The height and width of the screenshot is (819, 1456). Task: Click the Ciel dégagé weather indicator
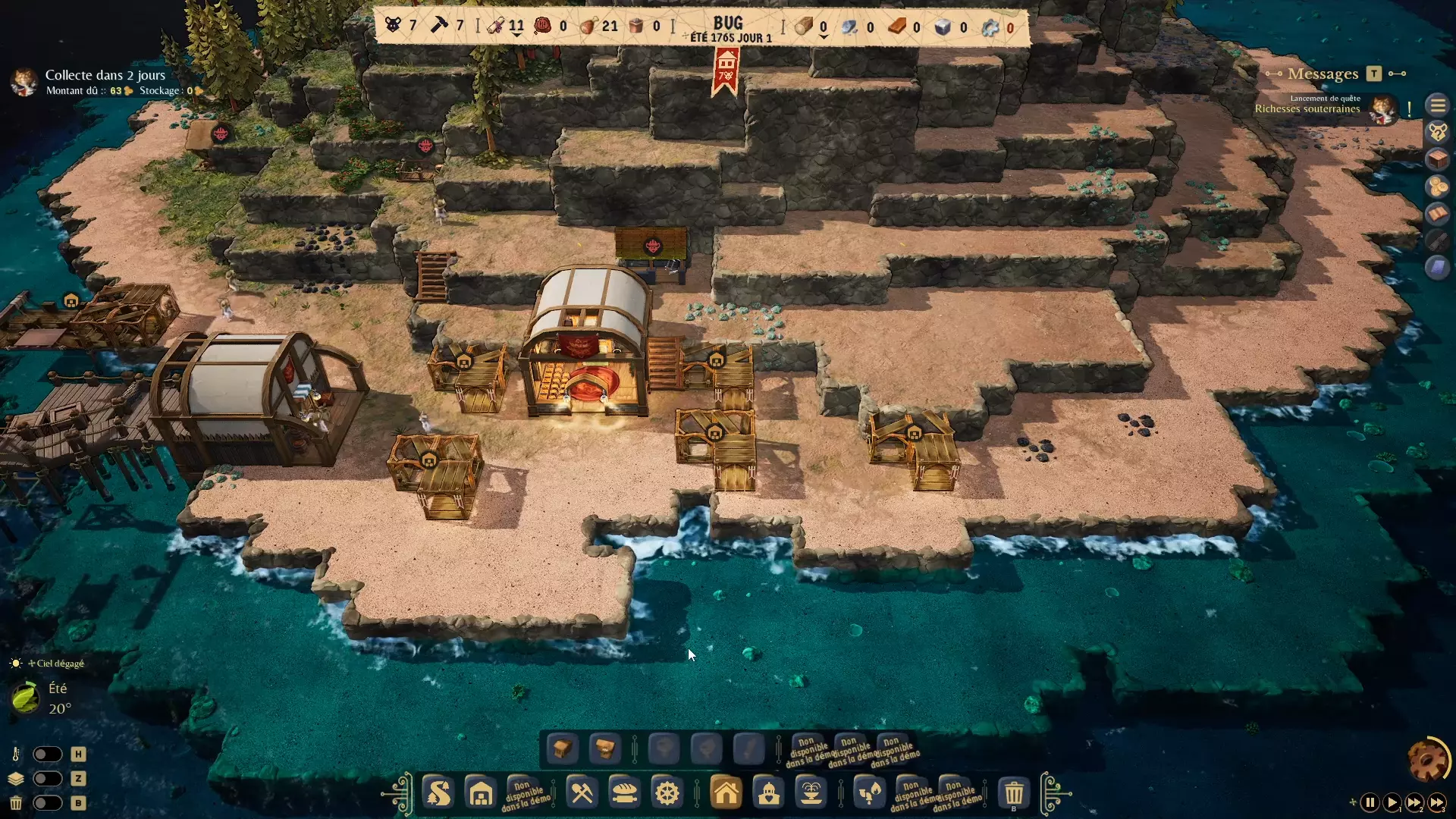(57, 663)
